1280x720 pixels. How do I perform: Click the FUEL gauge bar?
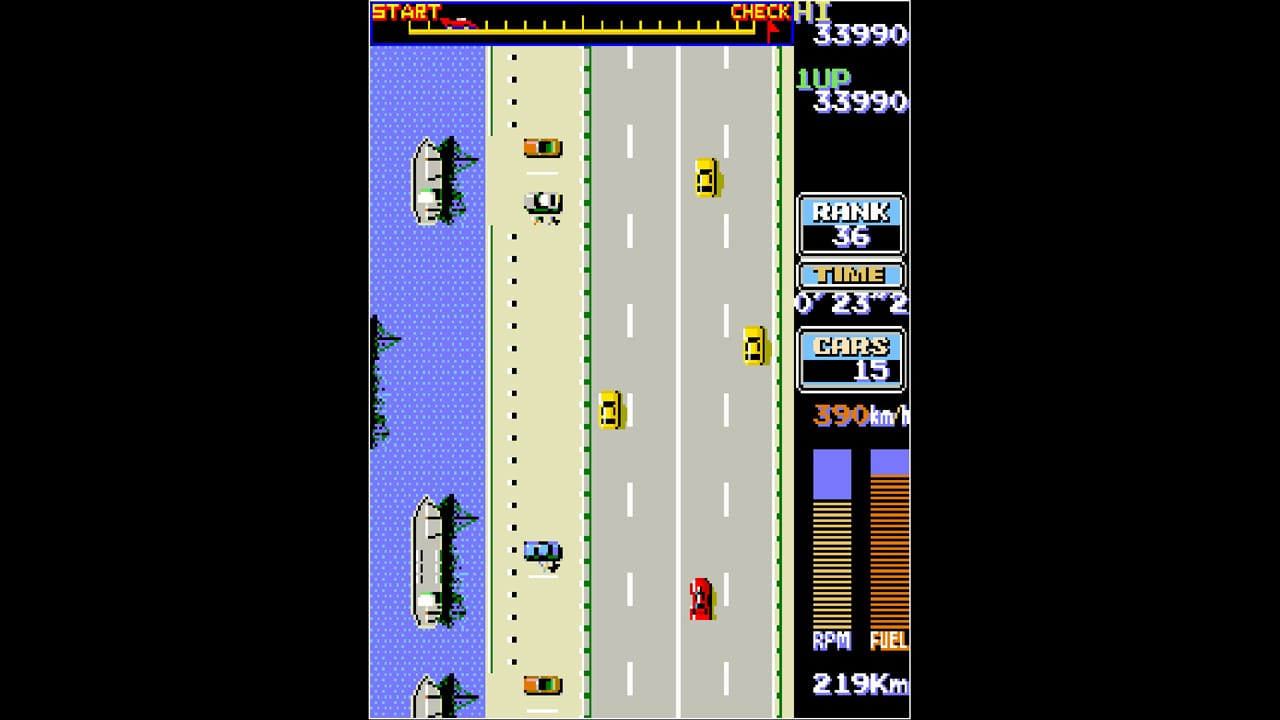click(886, 540)
